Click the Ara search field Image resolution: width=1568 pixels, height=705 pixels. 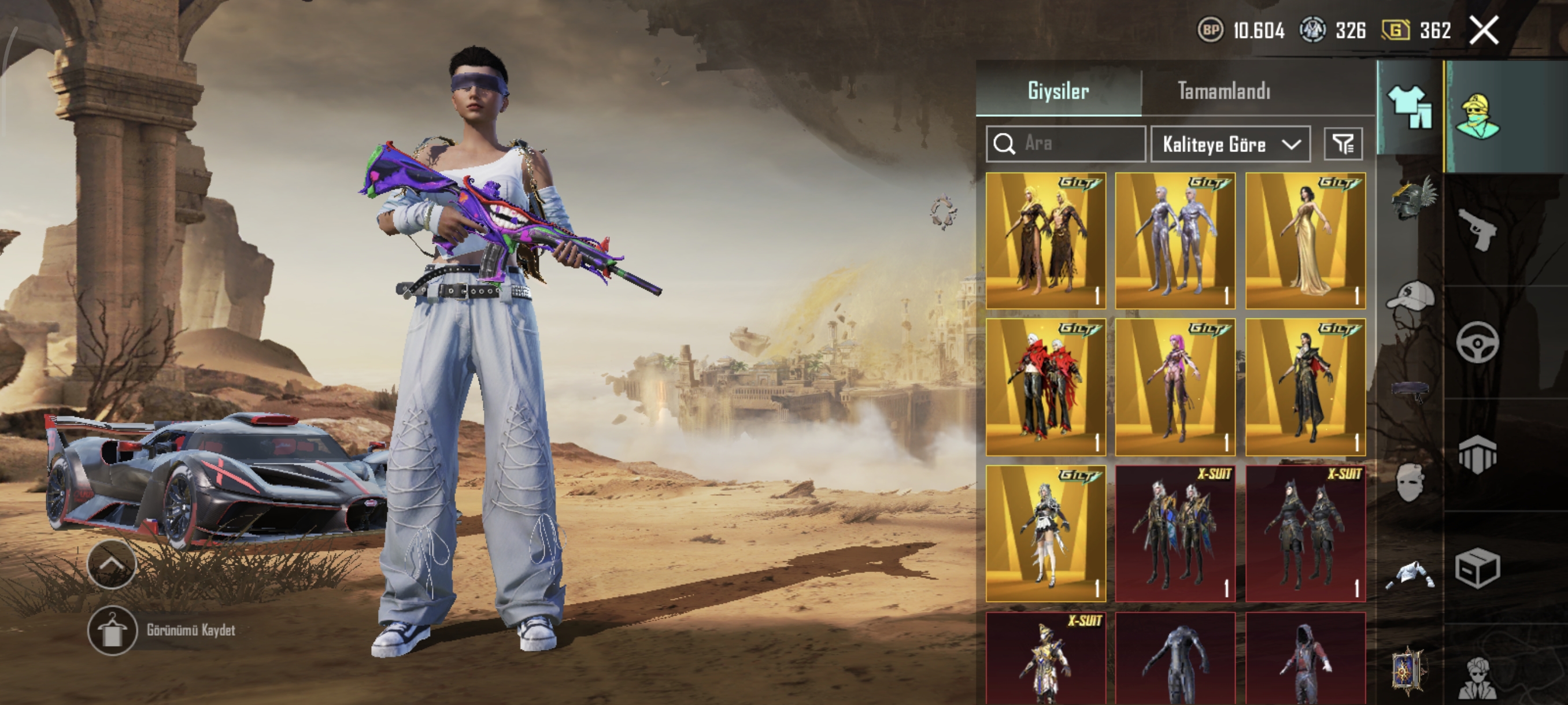[x=1066, y=143]
